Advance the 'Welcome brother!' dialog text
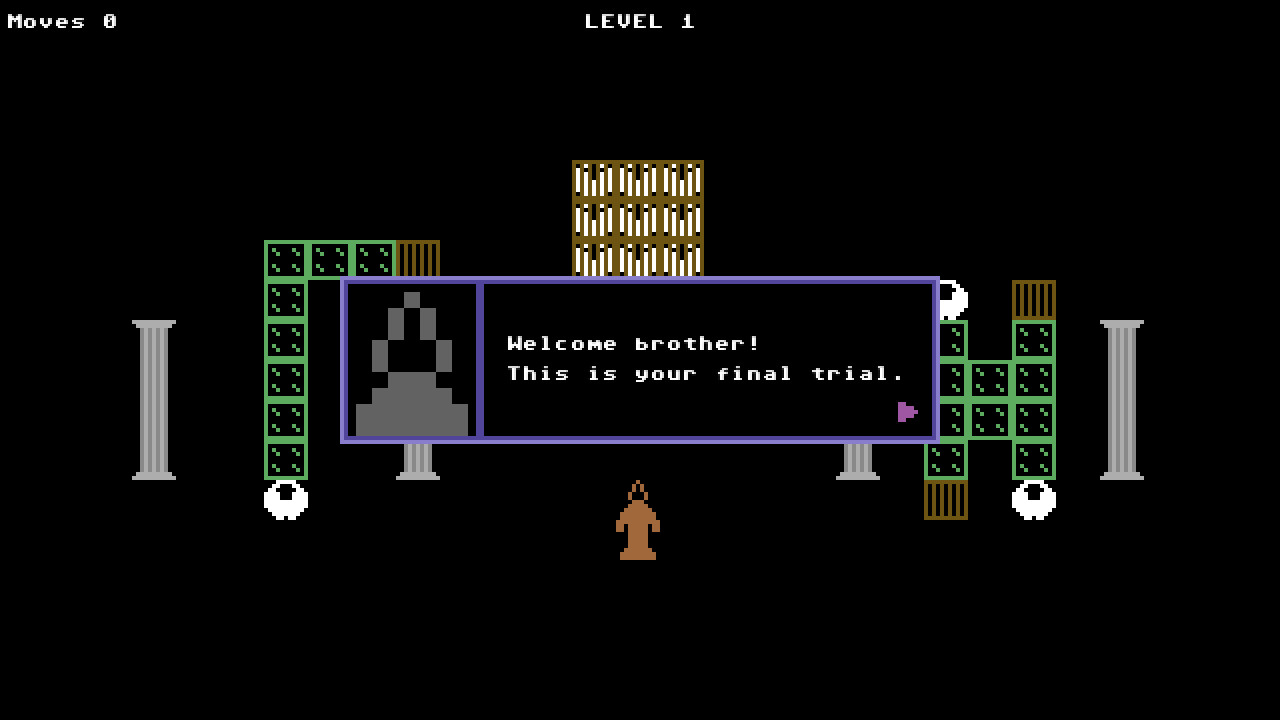Screen dimensions: 1280x720 click(632, 343)
